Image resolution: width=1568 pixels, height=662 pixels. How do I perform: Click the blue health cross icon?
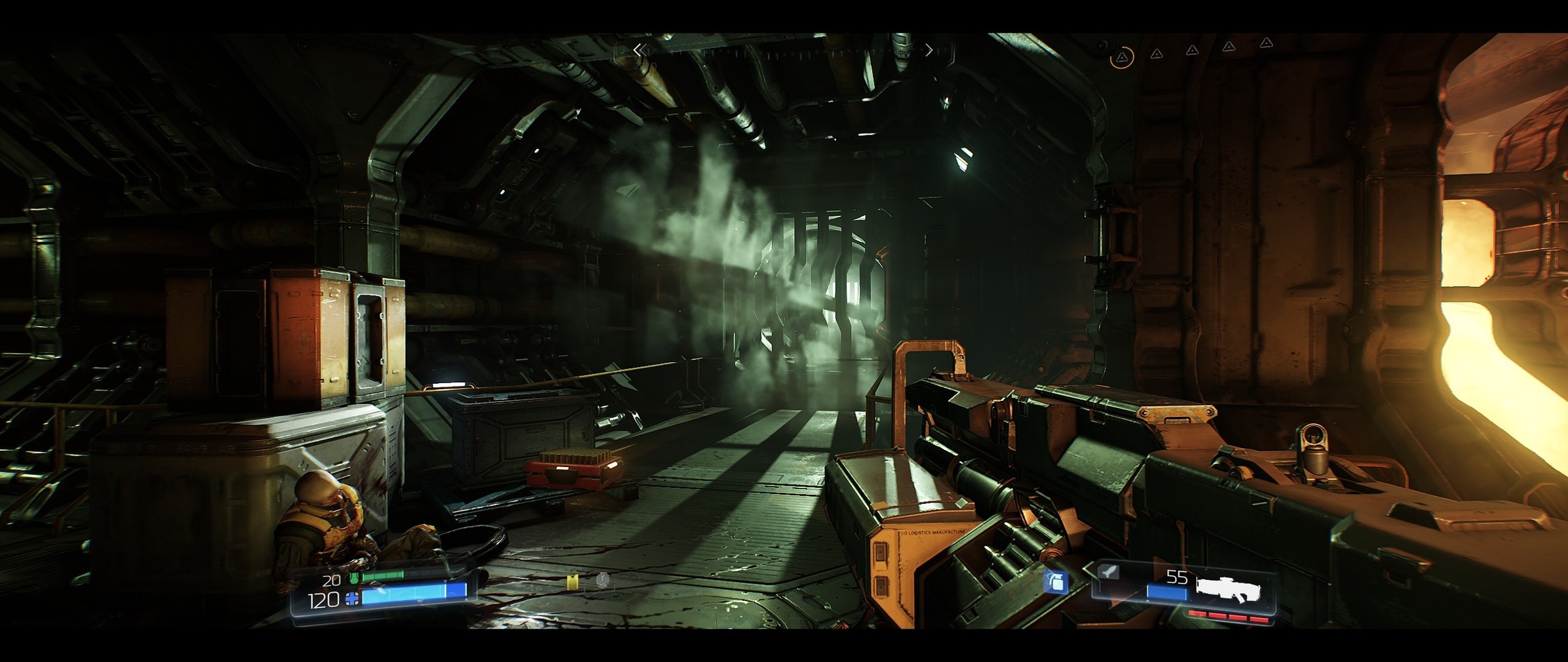click(352, 598)
